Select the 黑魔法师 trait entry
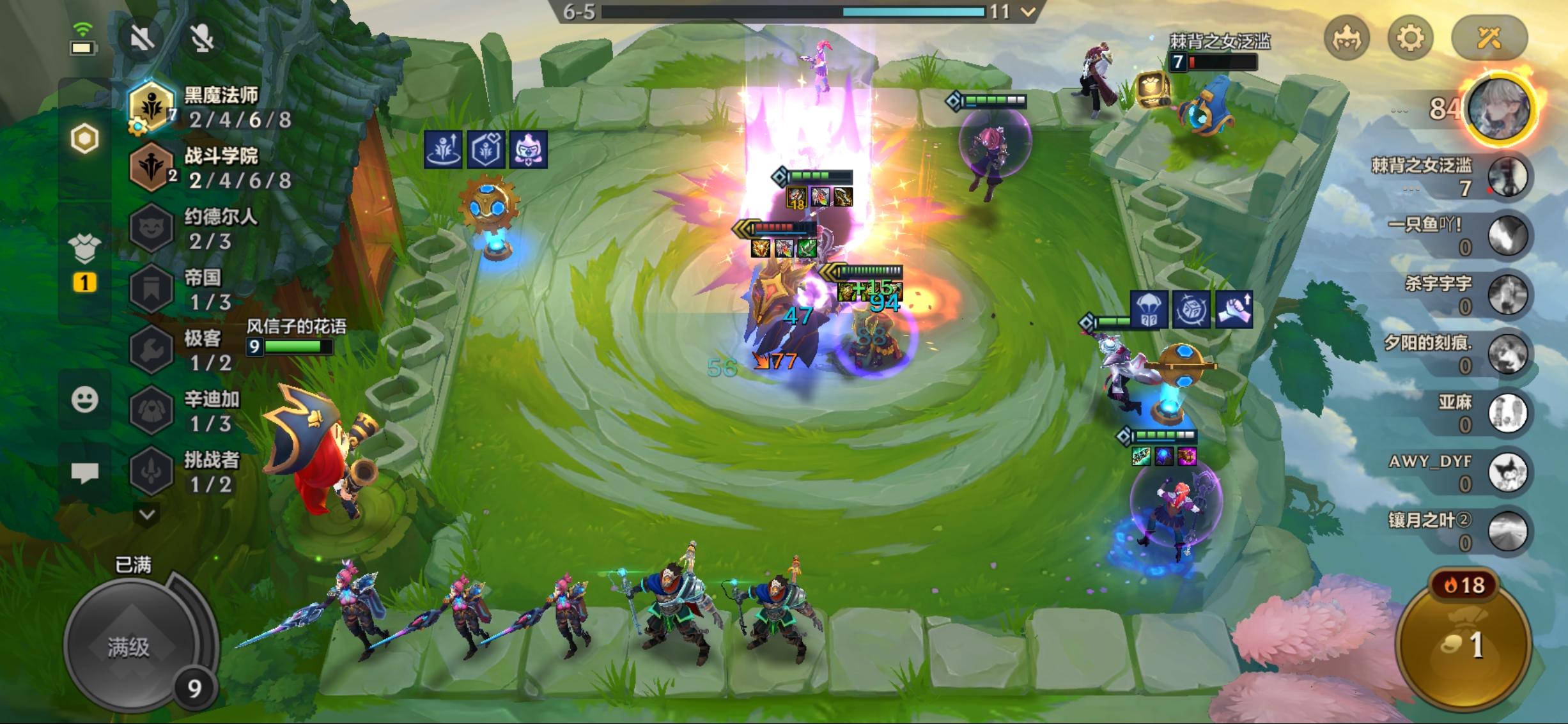This screenshot has height=724, width=1568. (x=211, y=107)
